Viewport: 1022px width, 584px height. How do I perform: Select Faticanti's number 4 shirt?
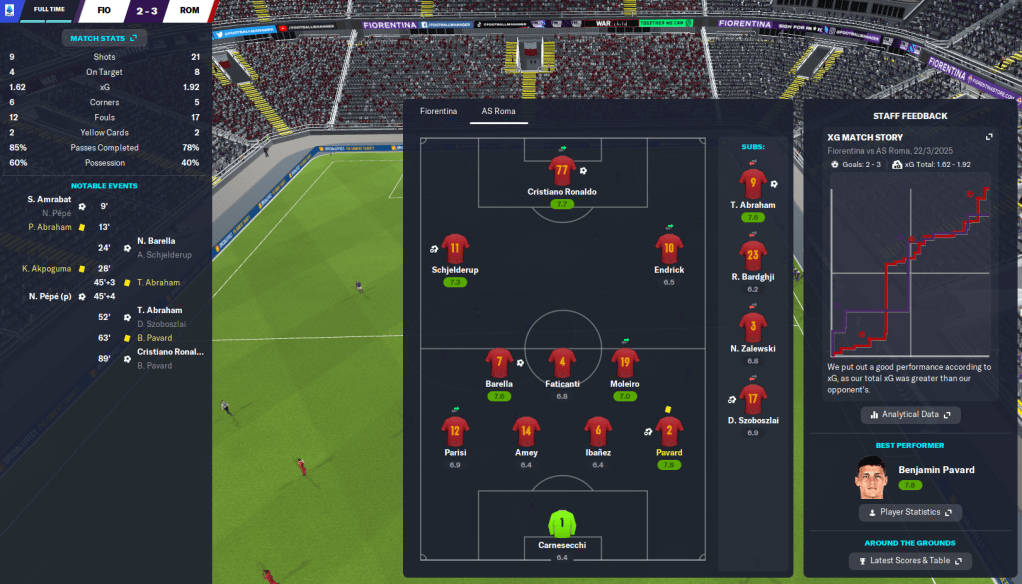click(562, 362)
